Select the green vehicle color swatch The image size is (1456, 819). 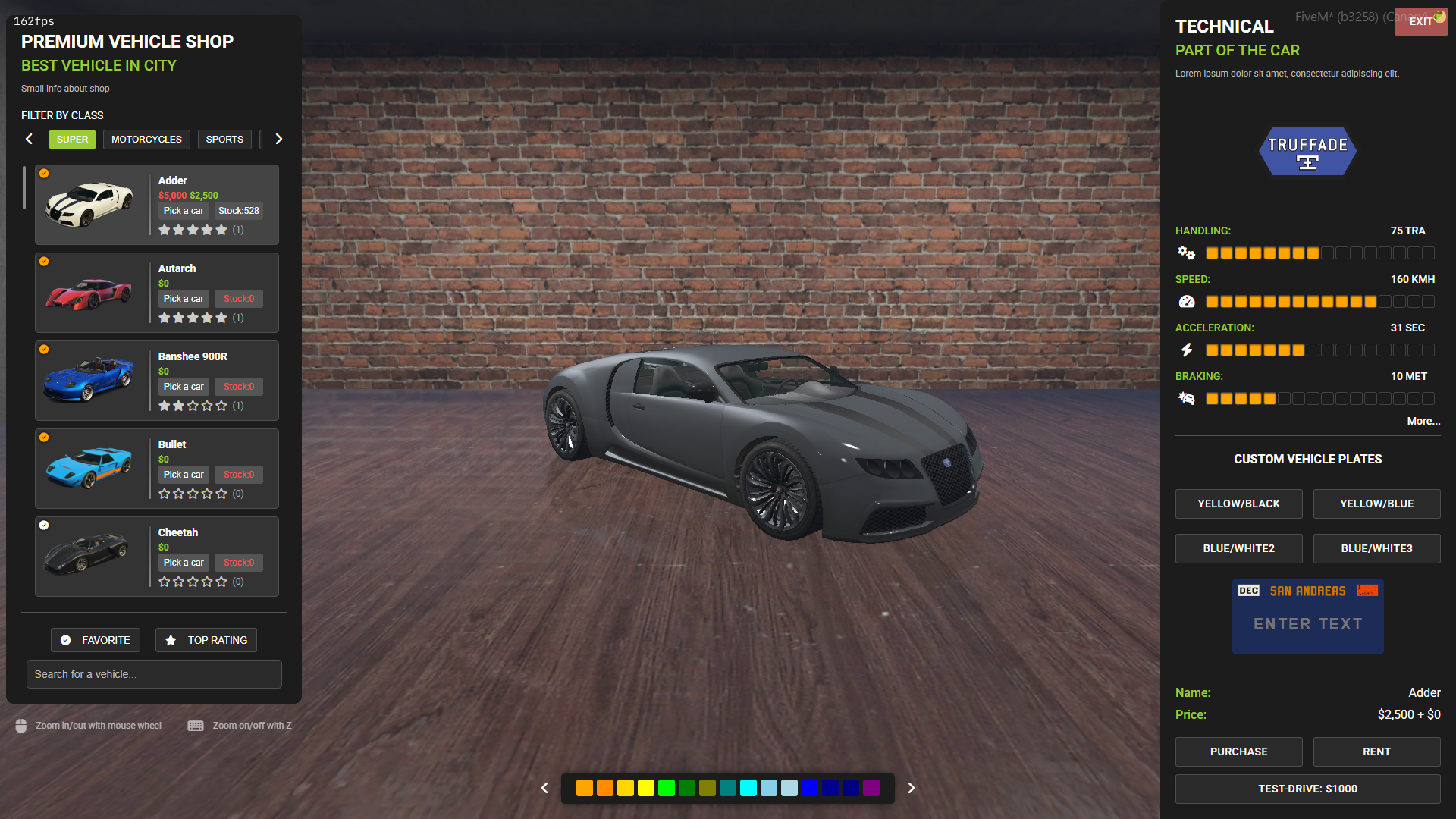click(666, 788)
